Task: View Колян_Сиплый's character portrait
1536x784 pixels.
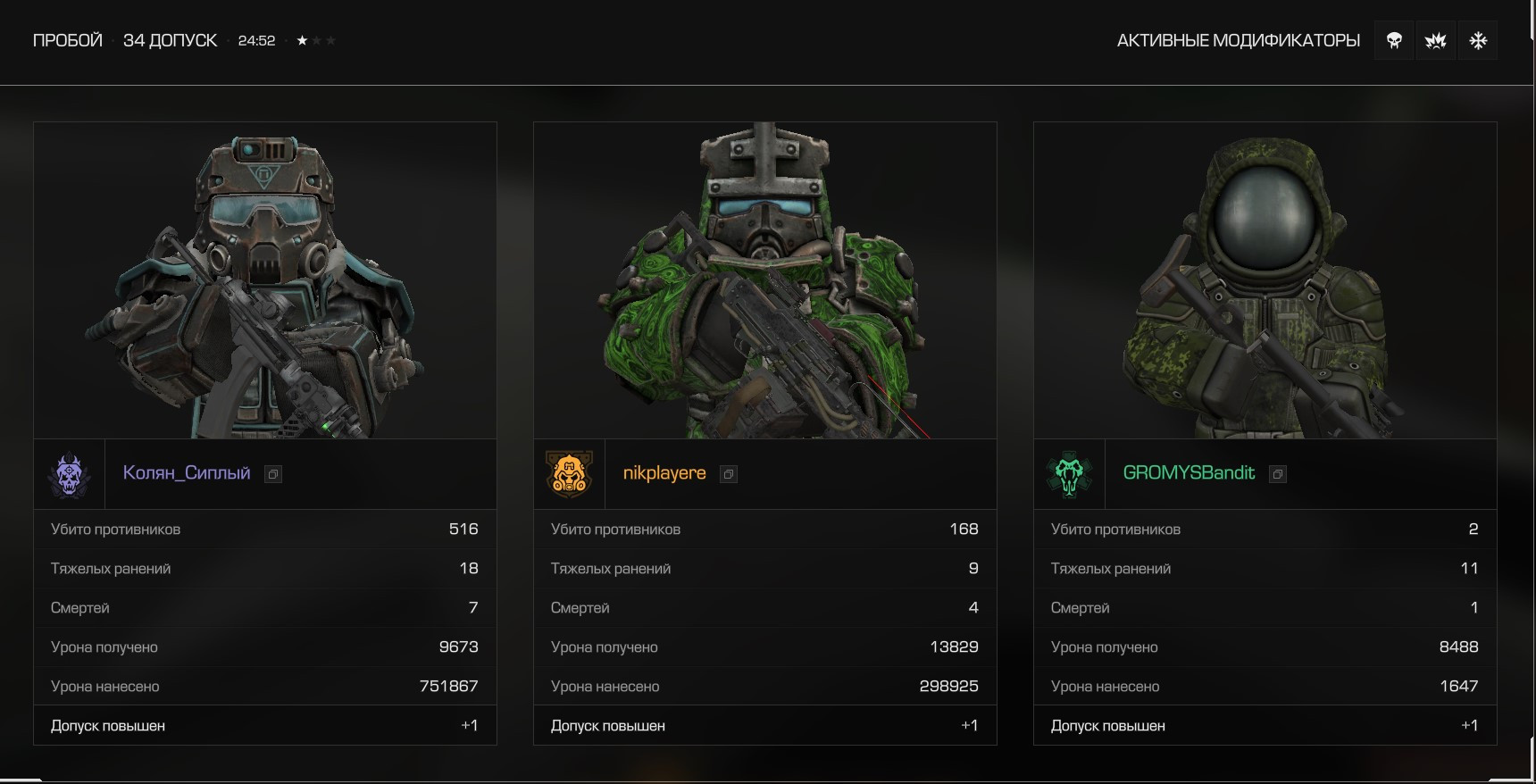Action: (x=265, y=280)
